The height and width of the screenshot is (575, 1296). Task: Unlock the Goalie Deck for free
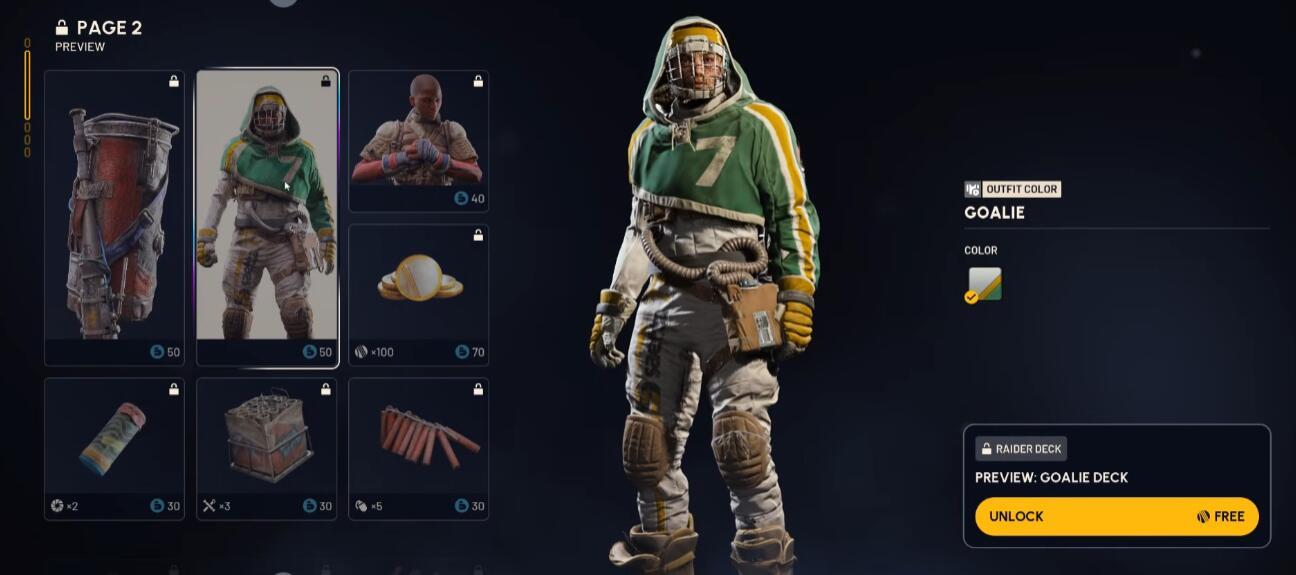pyautogui.click(x=1116, y=516)
